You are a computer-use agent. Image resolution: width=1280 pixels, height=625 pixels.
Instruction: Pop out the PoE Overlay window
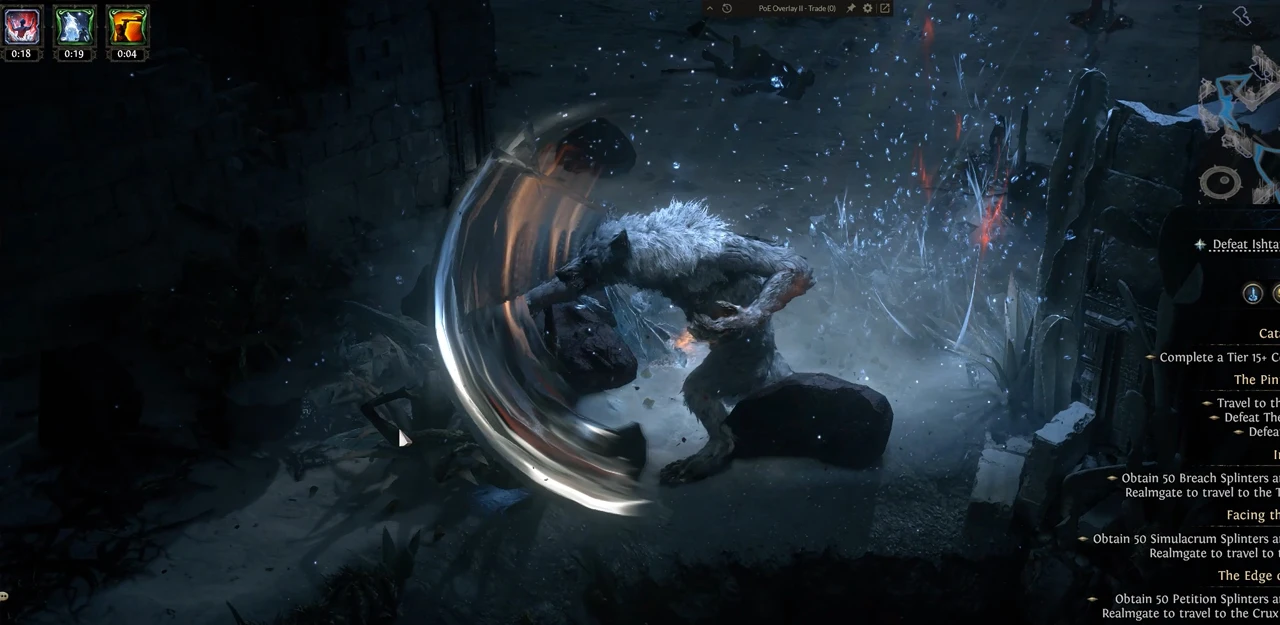click(x=885, y=8)
